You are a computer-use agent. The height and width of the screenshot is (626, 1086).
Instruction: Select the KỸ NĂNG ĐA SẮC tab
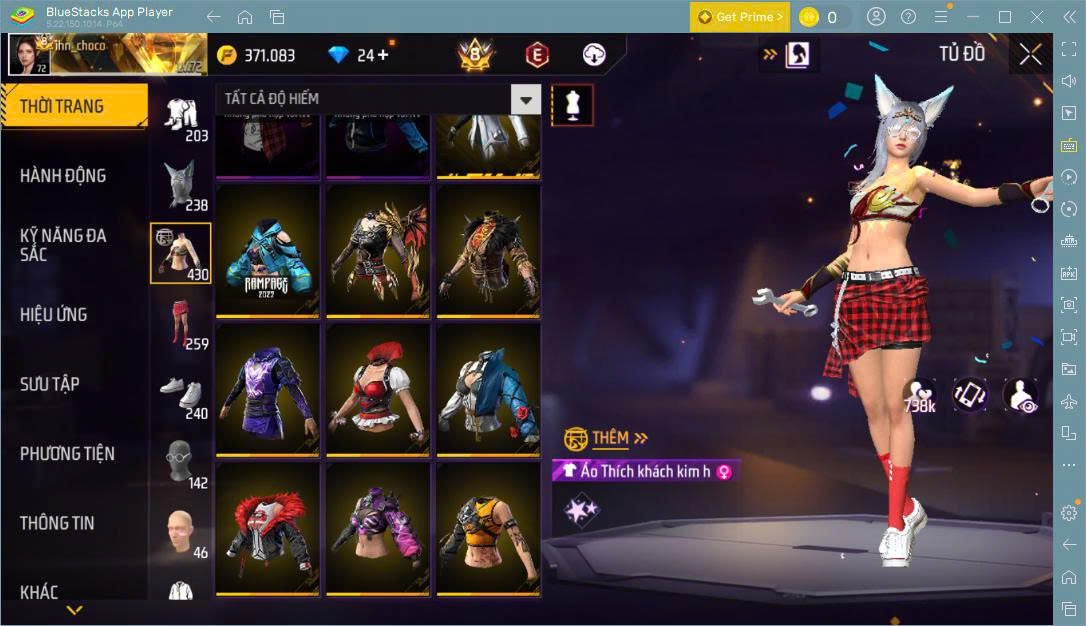point(63,245)
